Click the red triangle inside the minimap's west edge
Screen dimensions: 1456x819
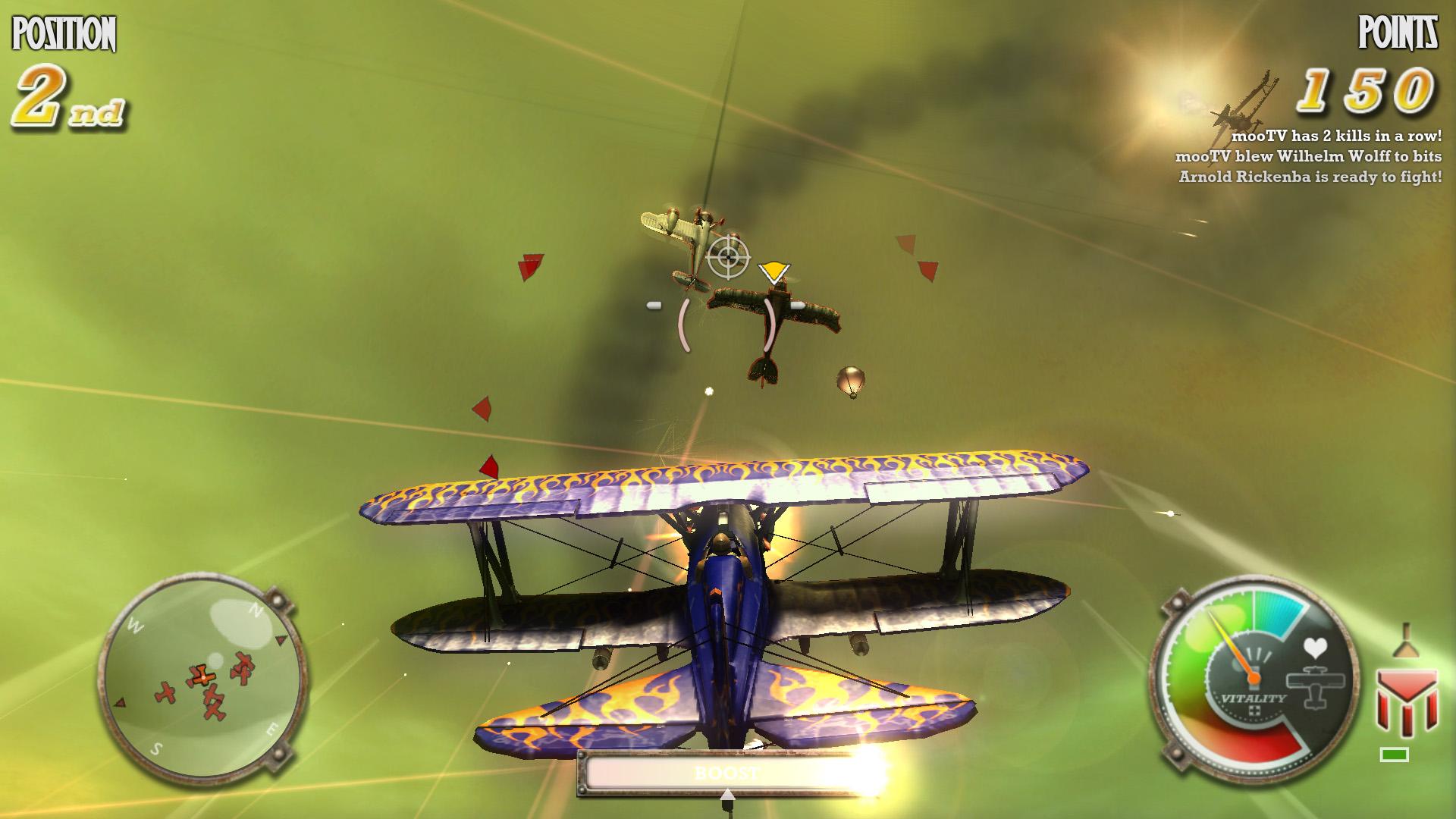[x=120, y=702]
